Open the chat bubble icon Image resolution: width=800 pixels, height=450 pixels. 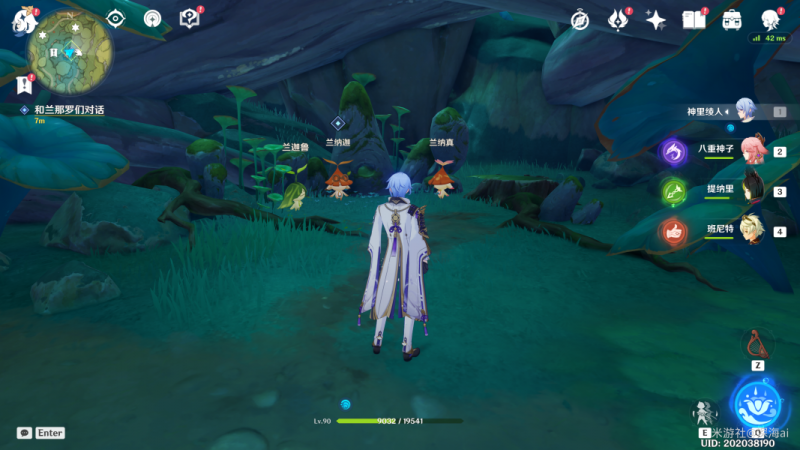(x=24, y=433)
